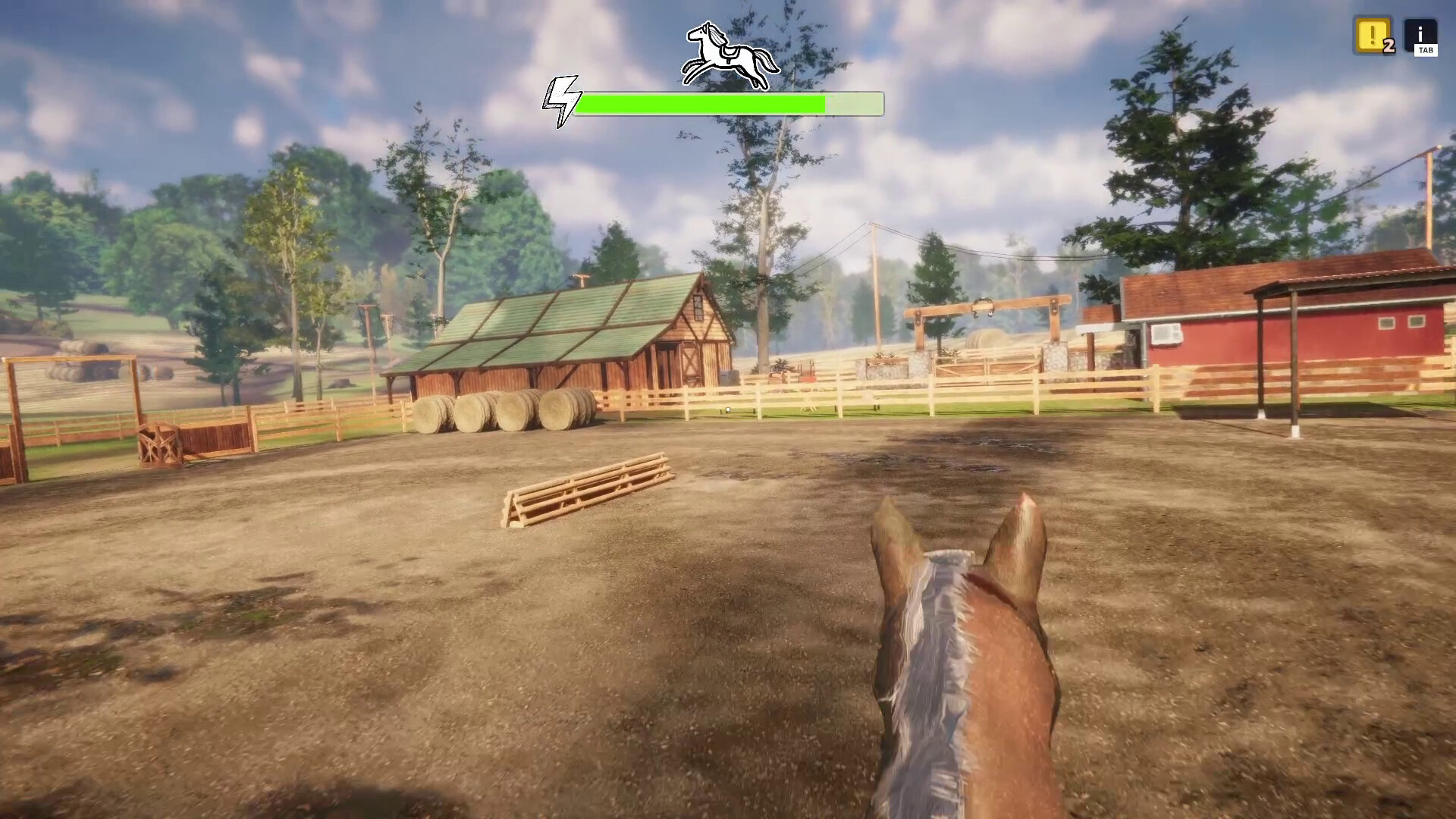The width and height of the screenshot is (1456, 819).
Task: Click the lightning bolt stamina icon
Action: 562,100
